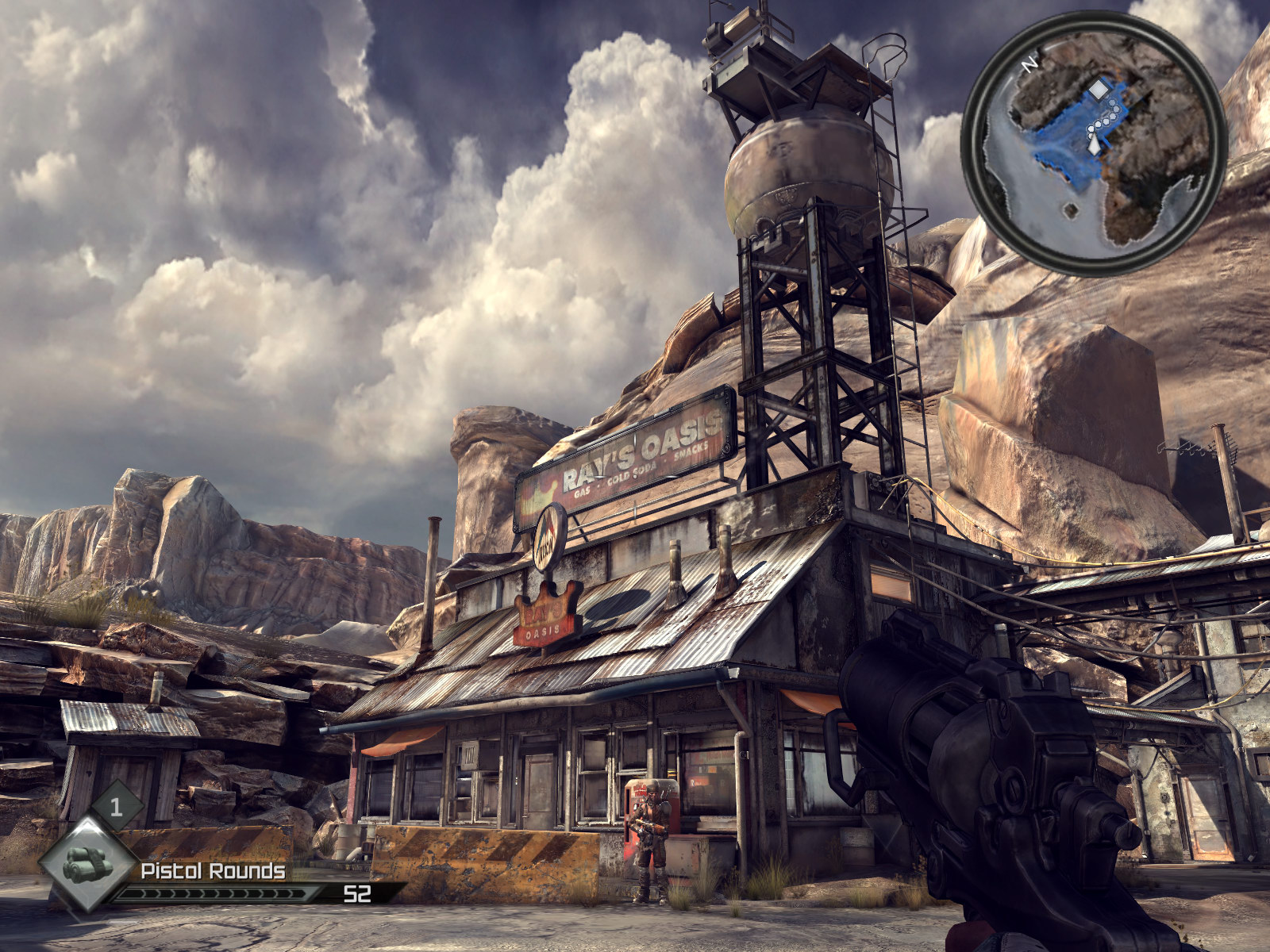Viewport: 1270px width, 952px height.
Task: Click the square objective marker on minimap
Action: (1097, 90)
